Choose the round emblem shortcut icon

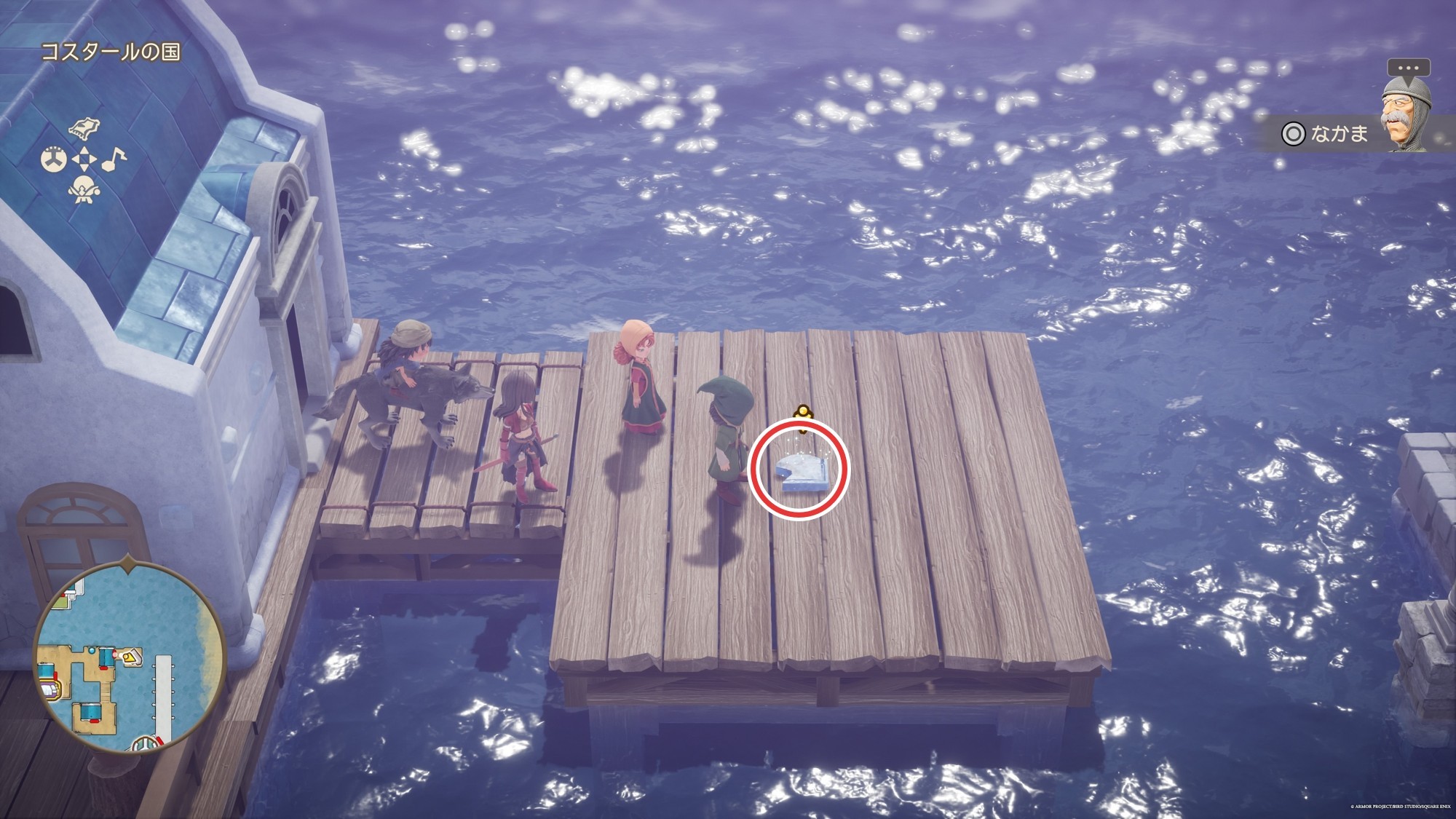tap(53, 159)
